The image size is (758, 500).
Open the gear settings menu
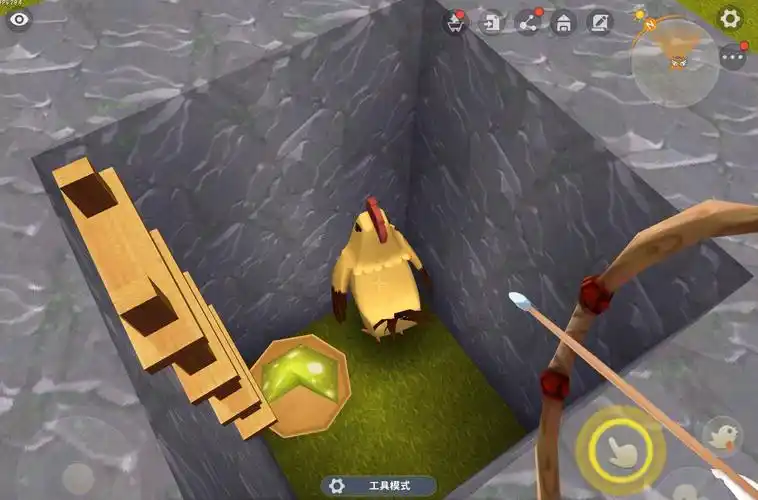(731, 18)
